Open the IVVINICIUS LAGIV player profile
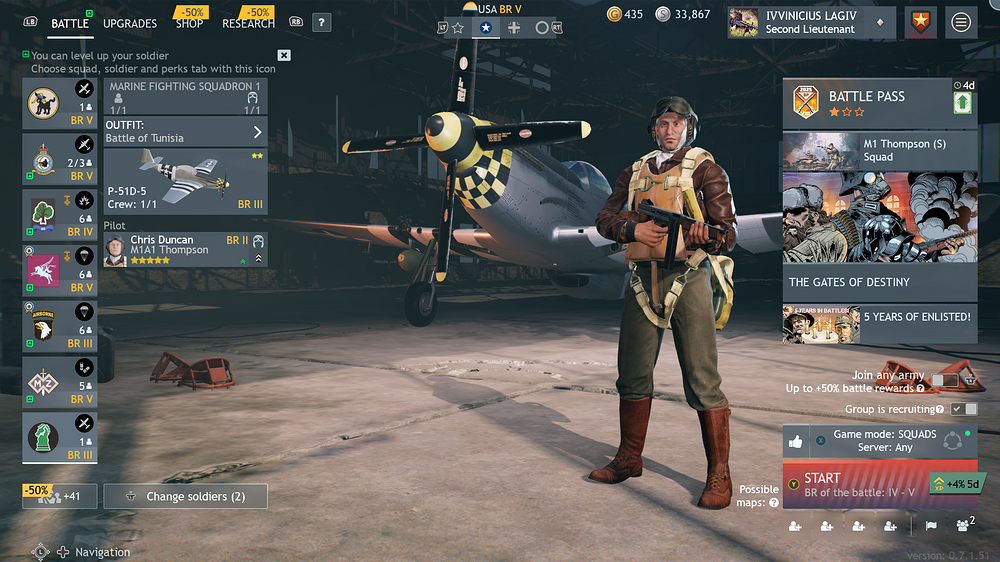Viewport: 1000px width, 562px height. coord(810,22)
